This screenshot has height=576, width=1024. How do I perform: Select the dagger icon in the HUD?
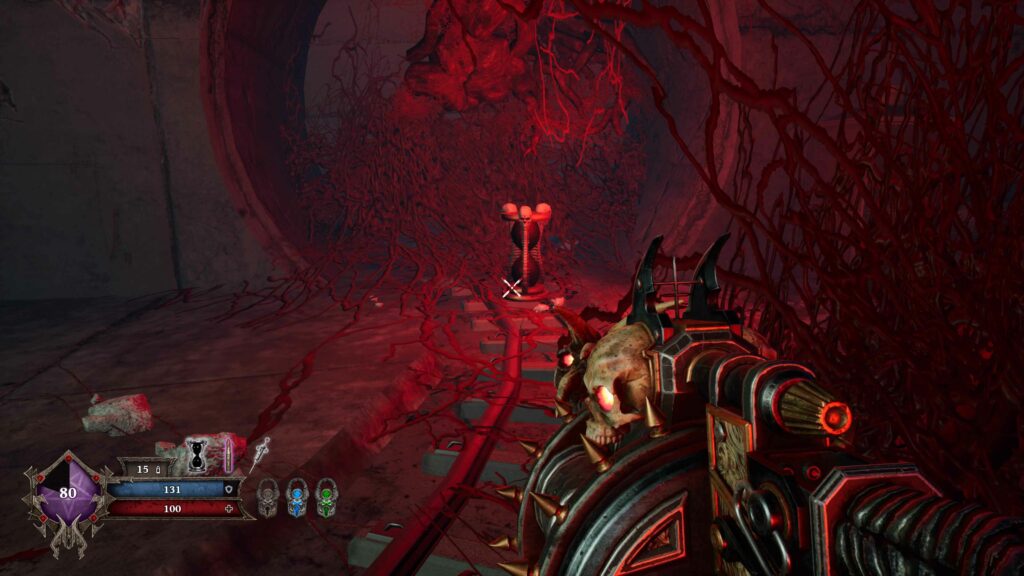pyautogui.click(x=262, y=452)
